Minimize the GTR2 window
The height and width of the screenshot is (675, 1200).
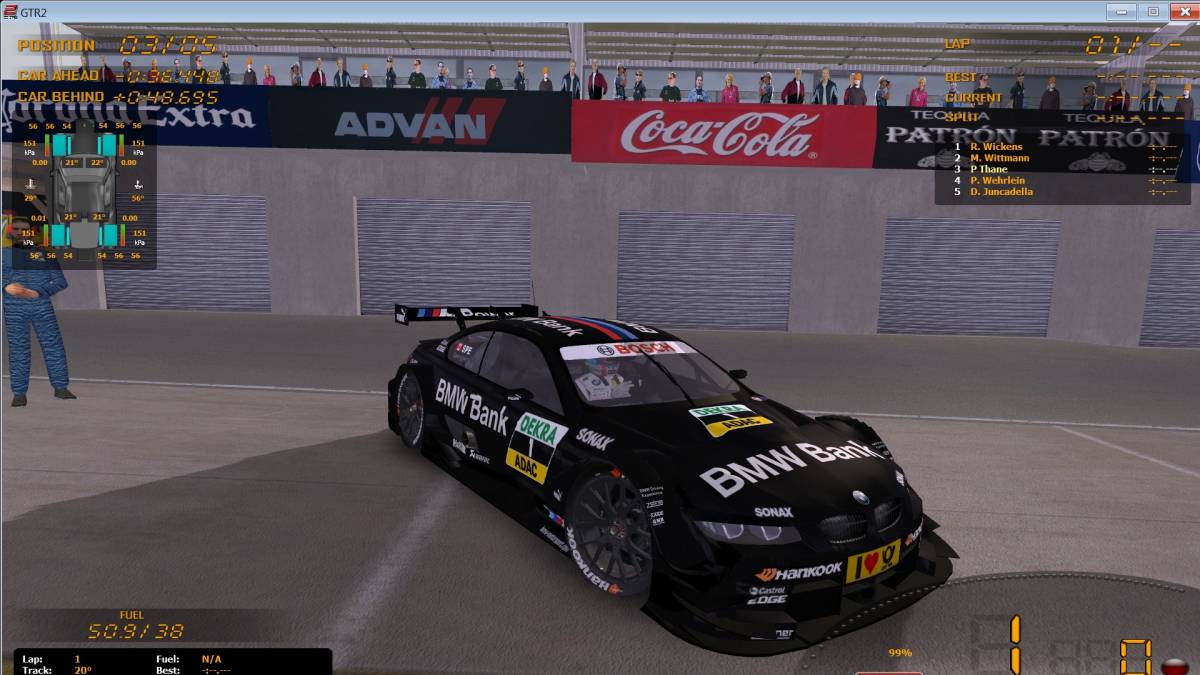[1122, 12]
